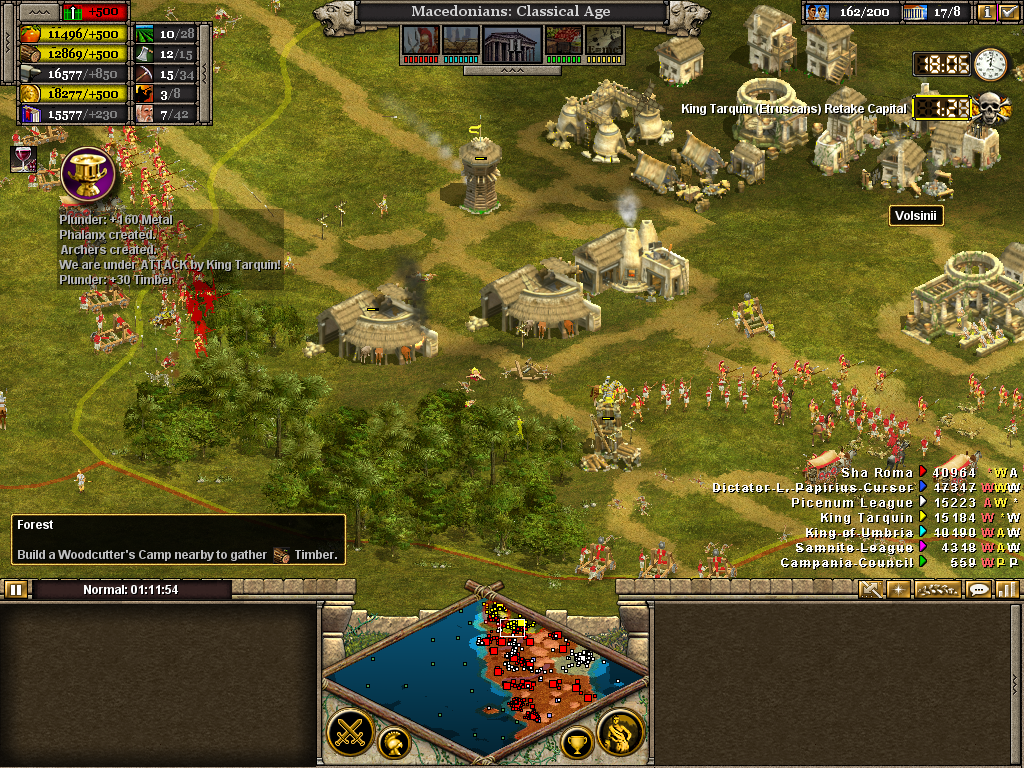Click the golden statue figure button

tap(620, 732)
